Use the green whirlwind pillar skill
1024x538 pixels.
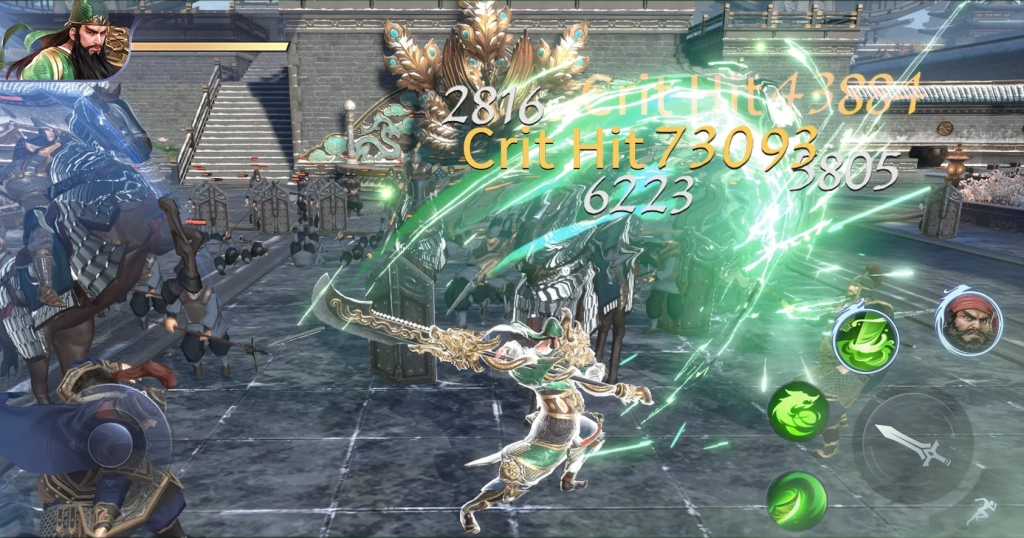[x=865, y=340]
